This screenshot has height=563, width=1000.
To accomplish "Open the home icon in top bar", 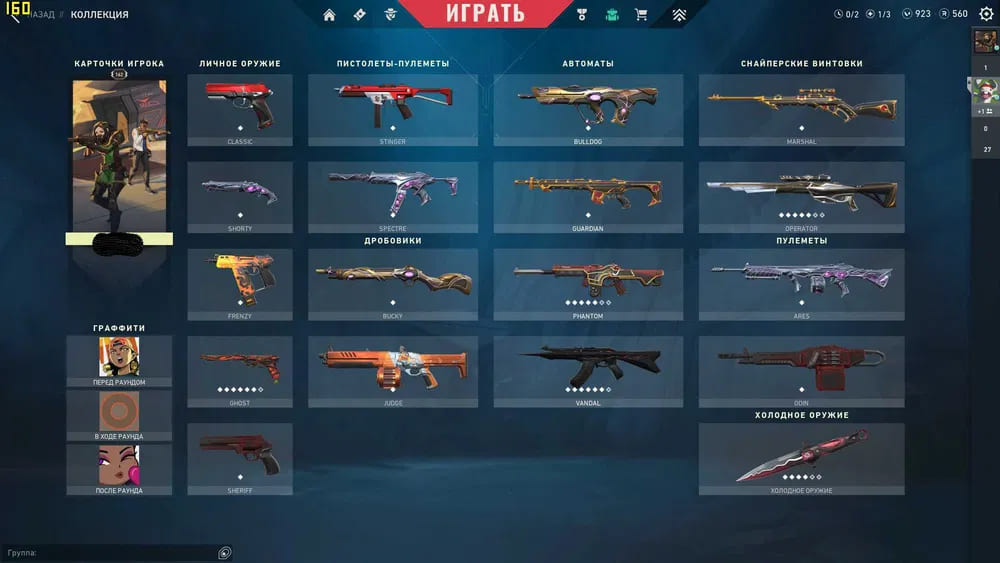I will (x=329, y=15).
